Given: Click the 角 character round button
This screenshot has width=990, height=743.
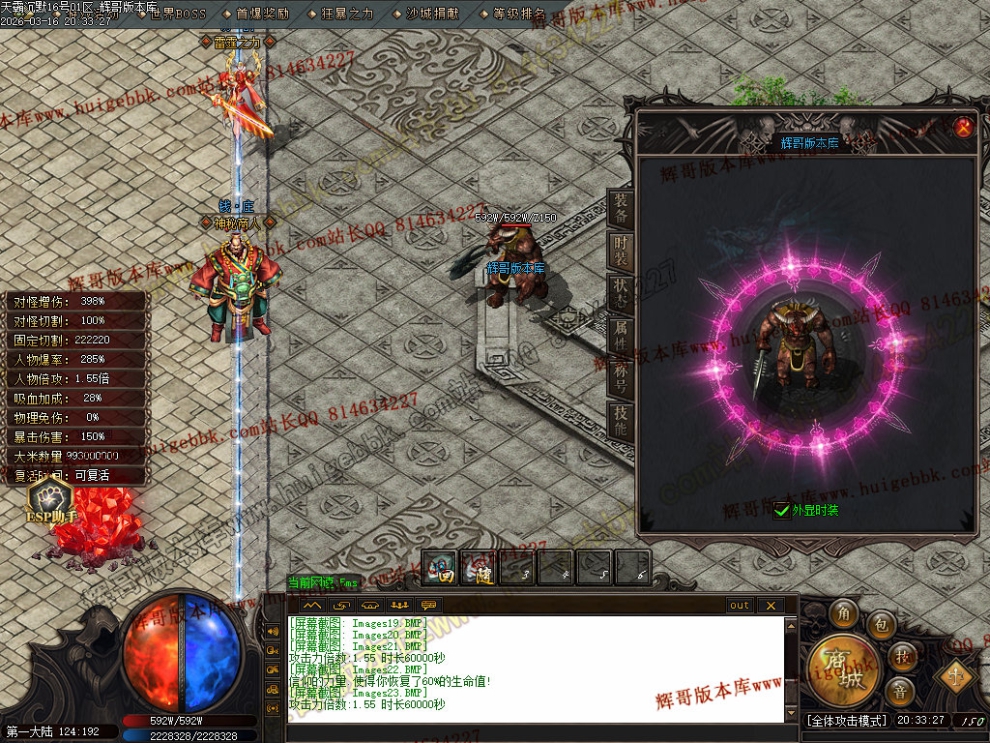Looking at the screenshot, I should click(x=845, y=614).
